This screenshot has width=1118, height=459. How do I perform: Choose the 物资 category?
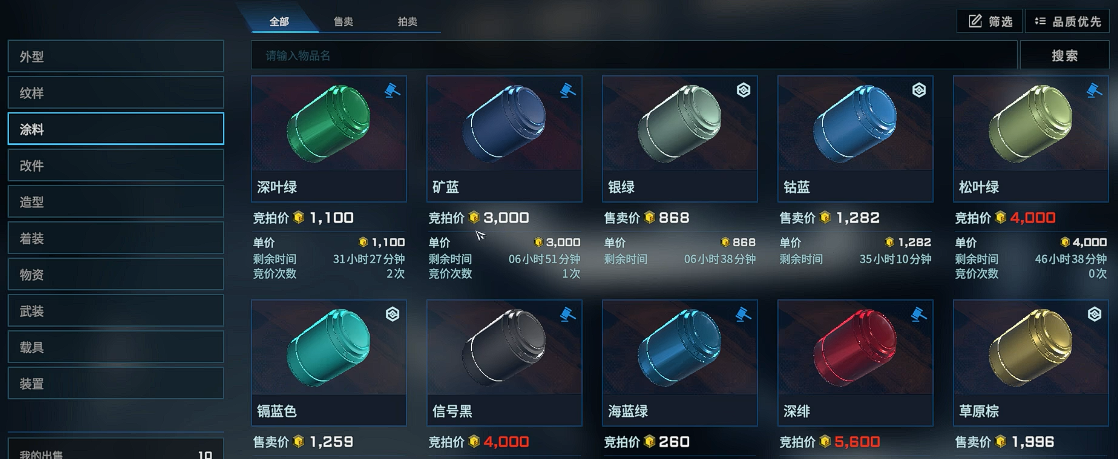pyautogui.click(x=116, y=274)
